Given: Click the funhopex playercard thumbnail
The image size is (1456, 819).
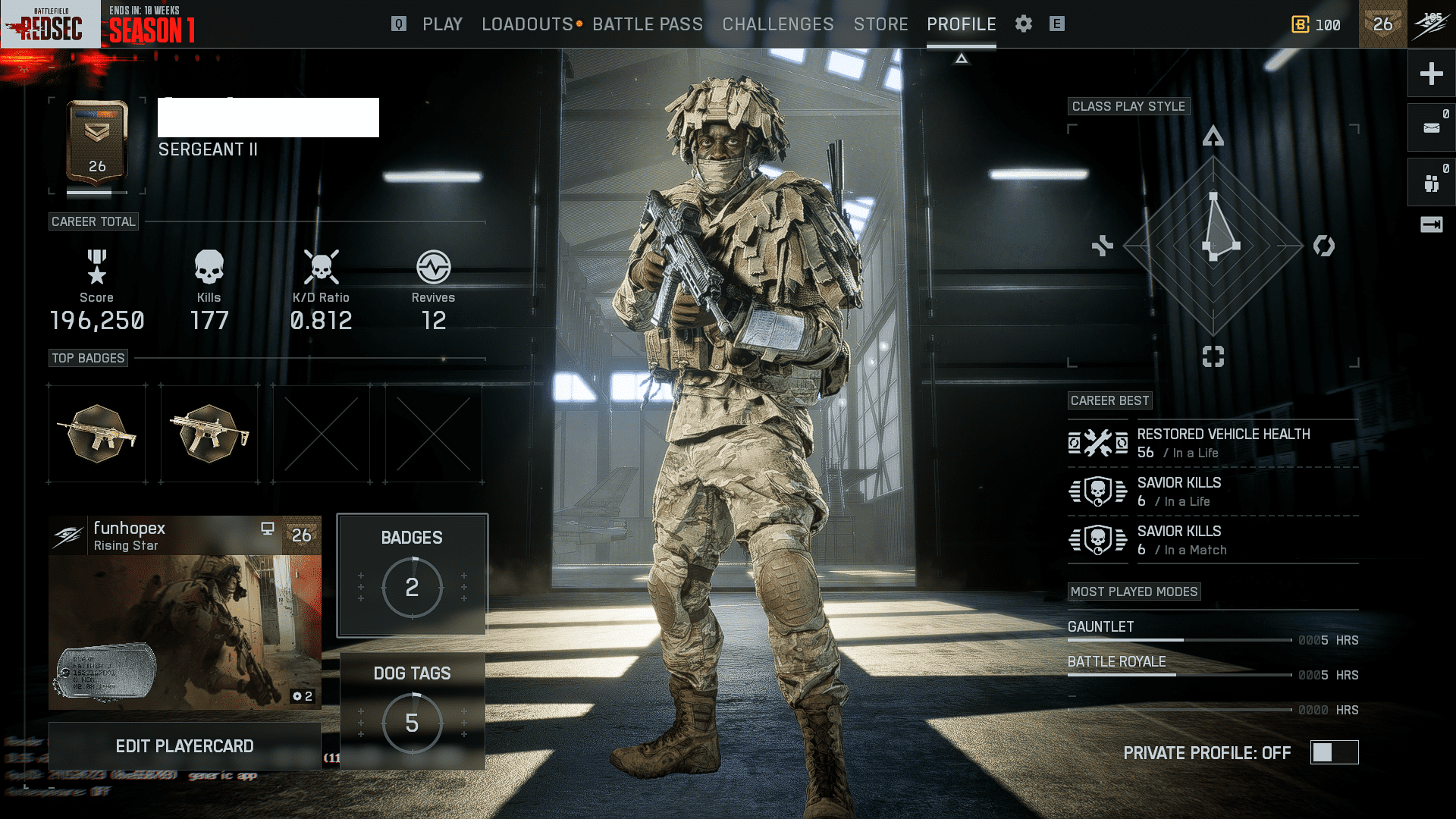Looking at the screenshot, I should 184,622.
